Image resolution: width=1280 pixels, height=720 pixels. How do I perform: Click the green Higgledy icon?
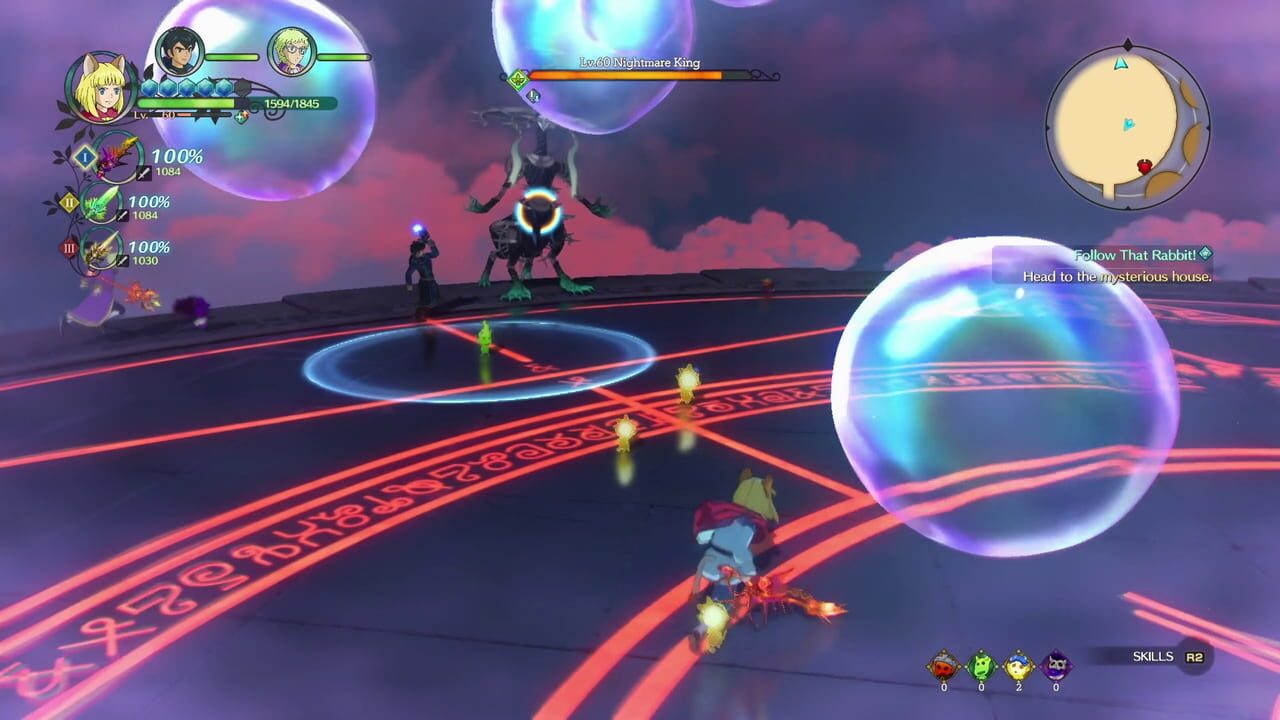(x=981, y=665)
